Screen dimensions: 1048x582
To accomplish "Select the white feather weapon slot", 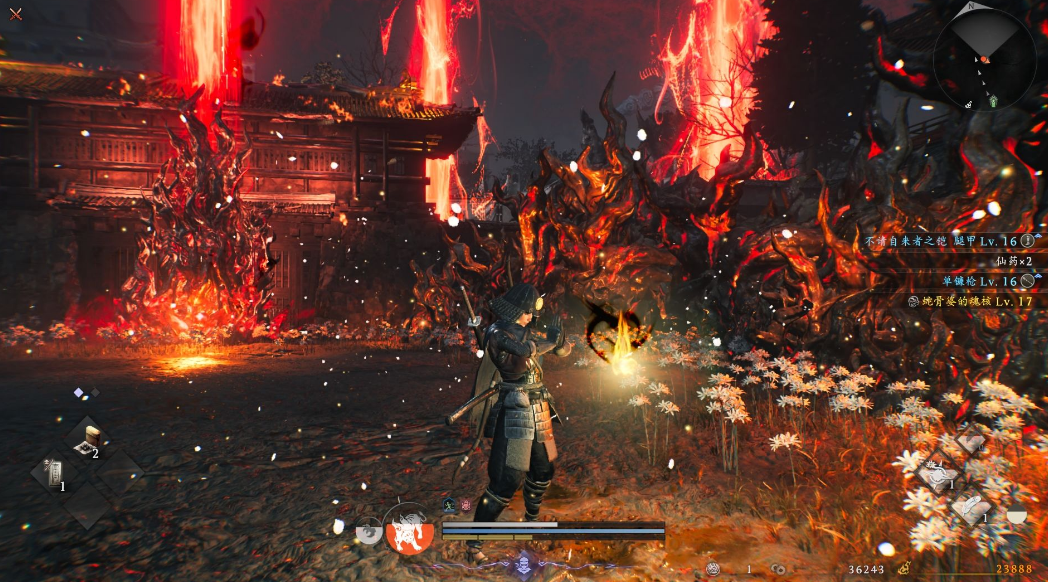I will click(969, 508).
